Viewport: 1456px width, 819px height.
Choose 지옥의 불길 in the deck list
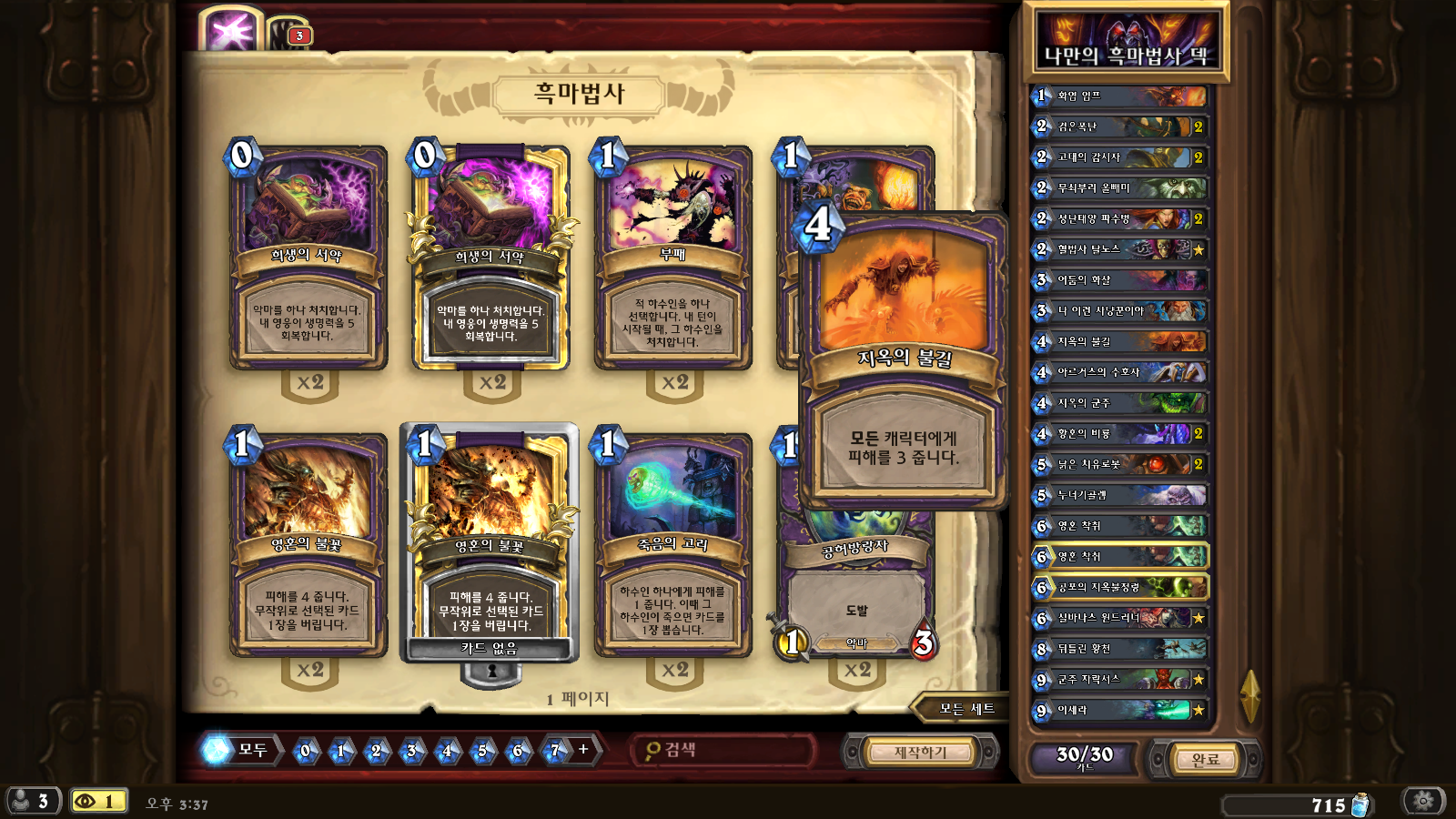pos(1119,341)
